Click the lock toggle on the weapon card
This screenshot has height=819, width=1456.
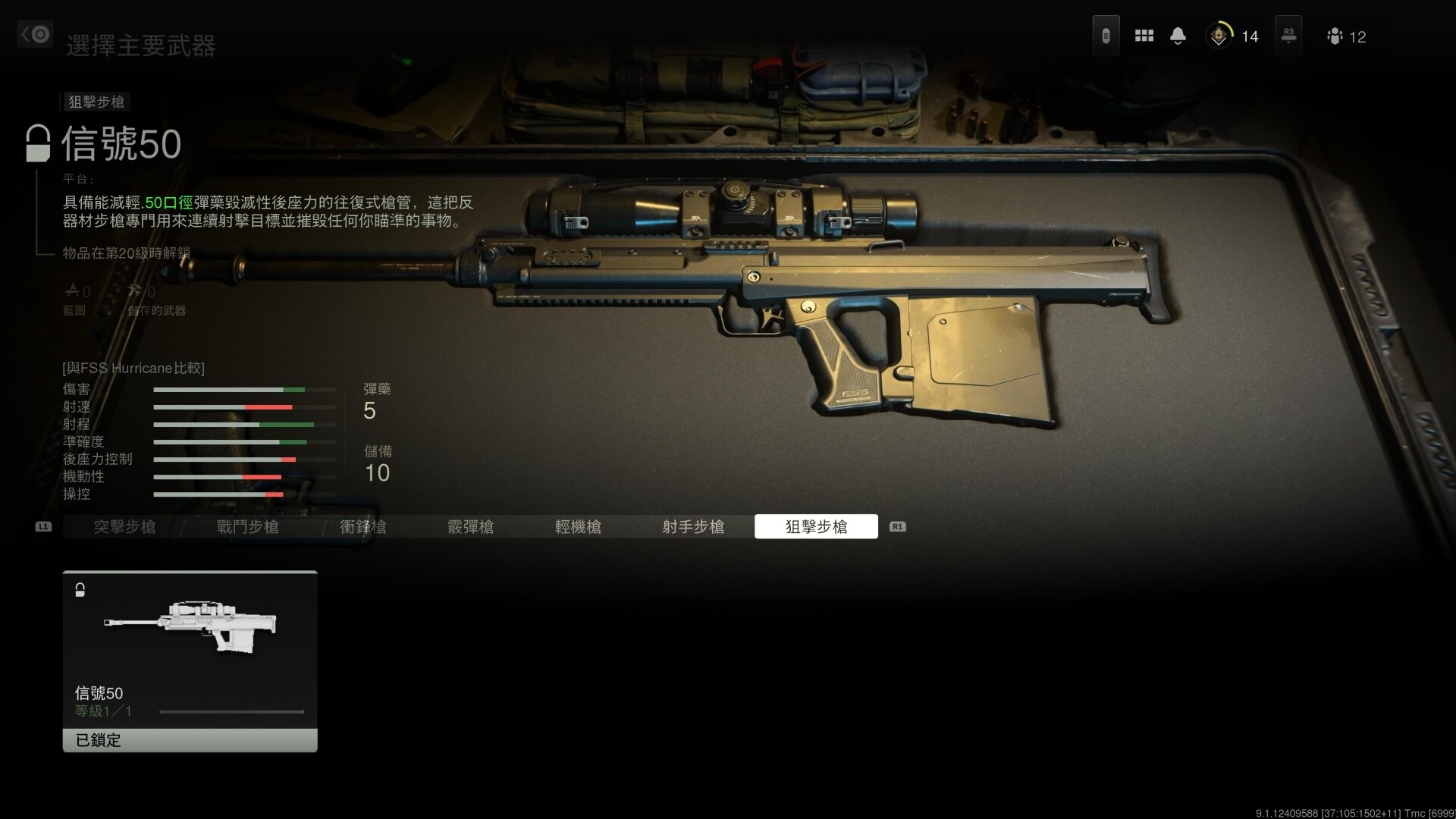pos(80,590)
